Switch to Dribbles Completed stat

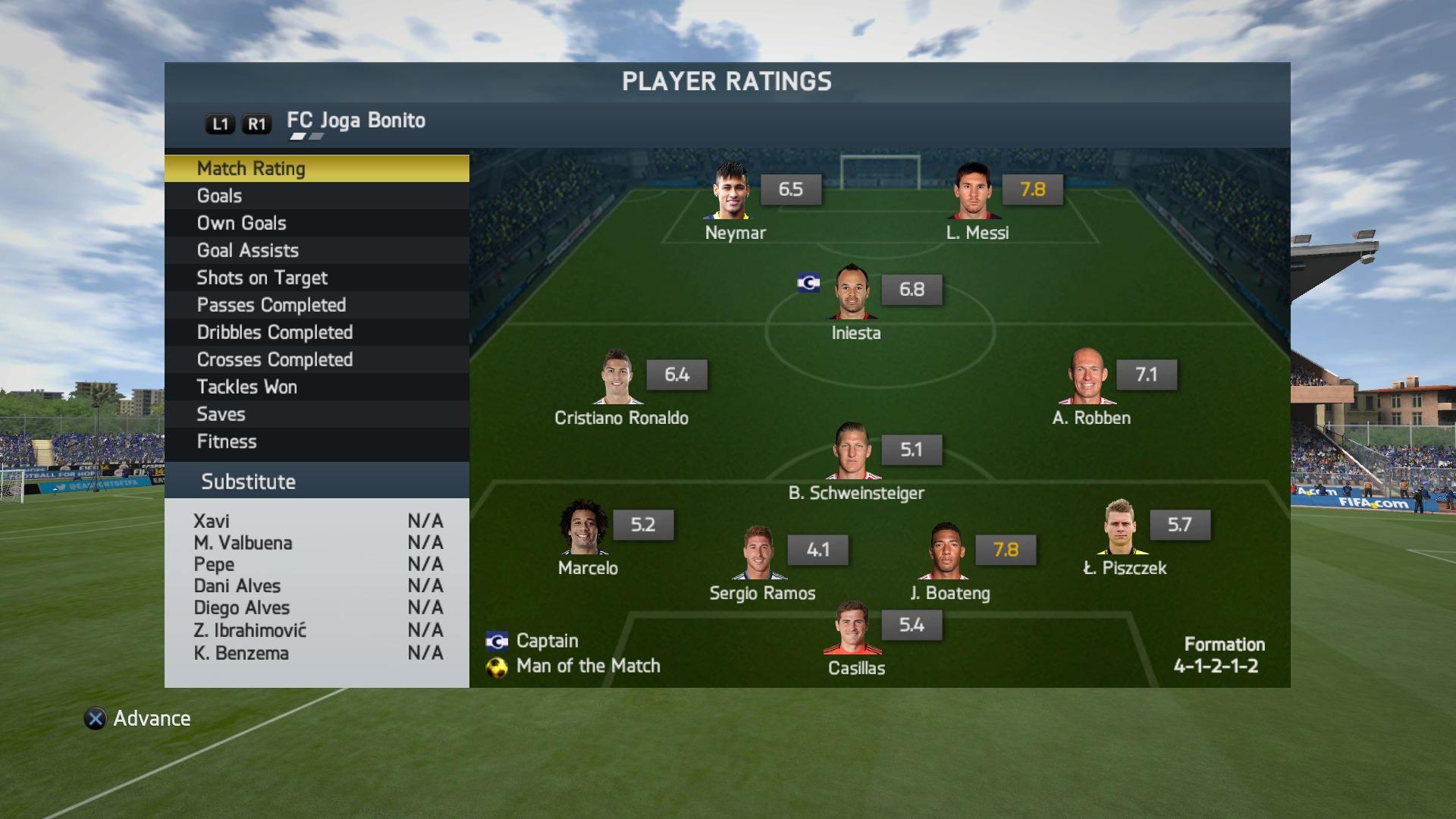(316, 332)
